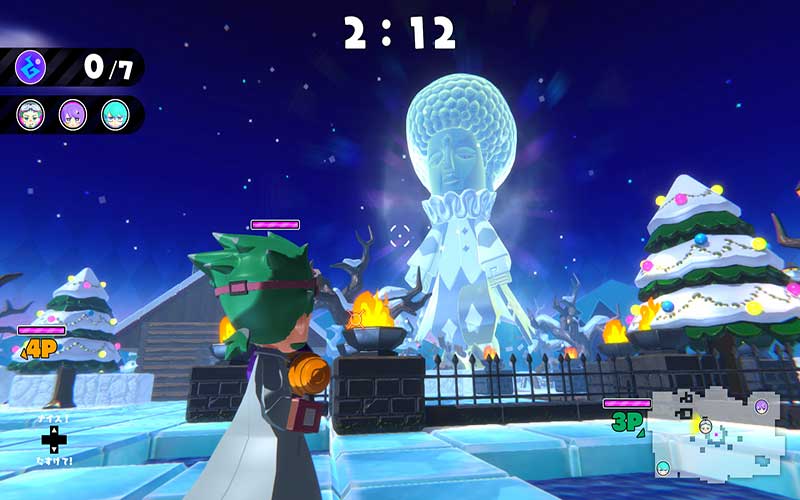Screen dimensions: 800x500
Task: Choose the purple-haired portrait in the player roster
Action: point(73,114)
